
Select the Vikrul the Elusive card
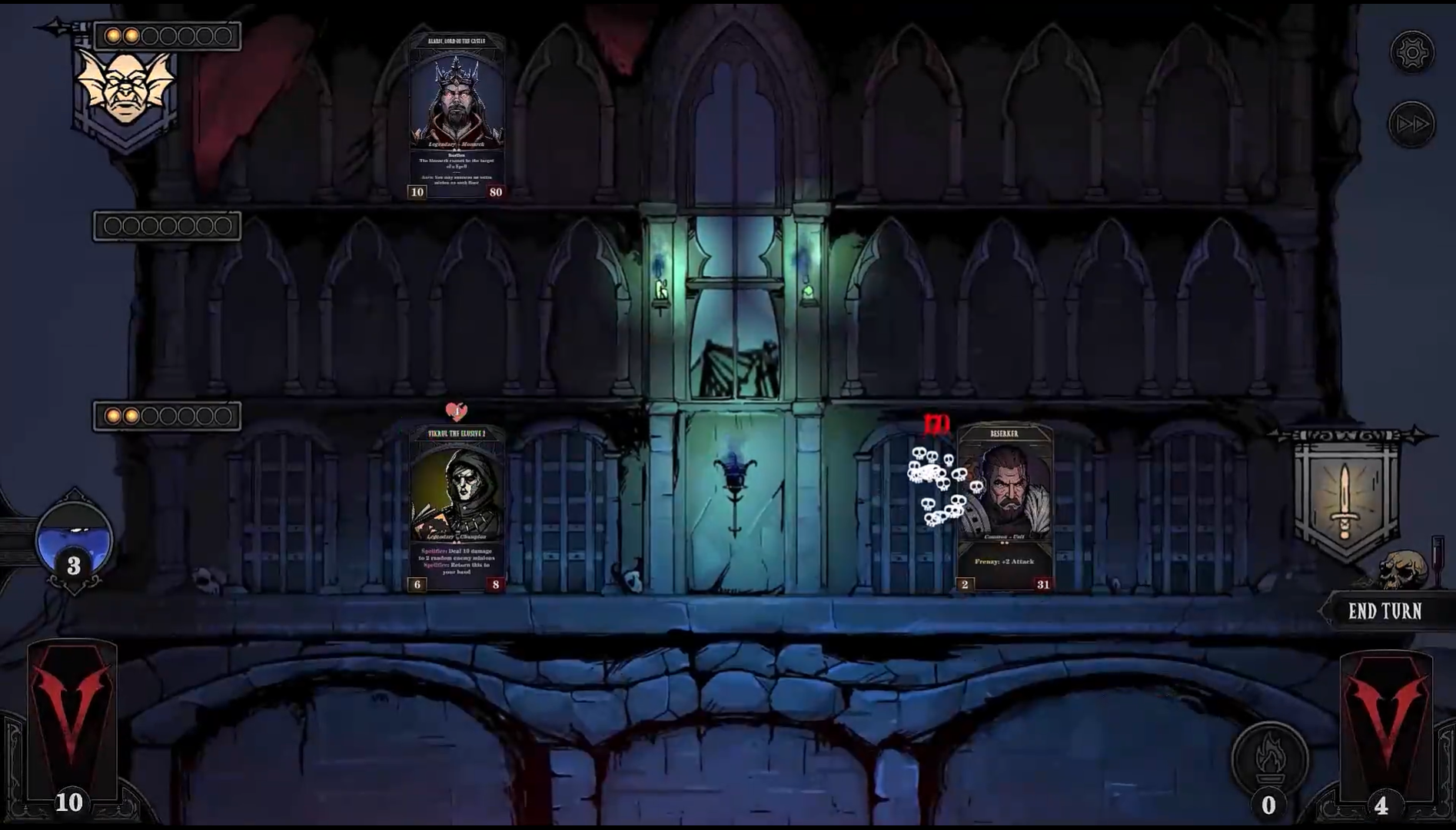tap(457, 508)
